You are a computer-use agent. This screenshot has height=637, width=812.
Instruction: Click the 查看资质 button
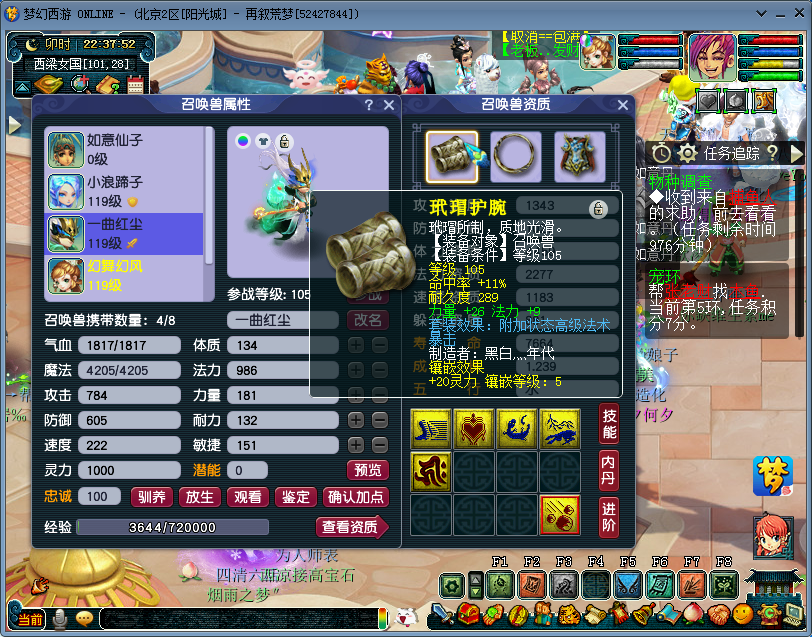coord(352,527)
